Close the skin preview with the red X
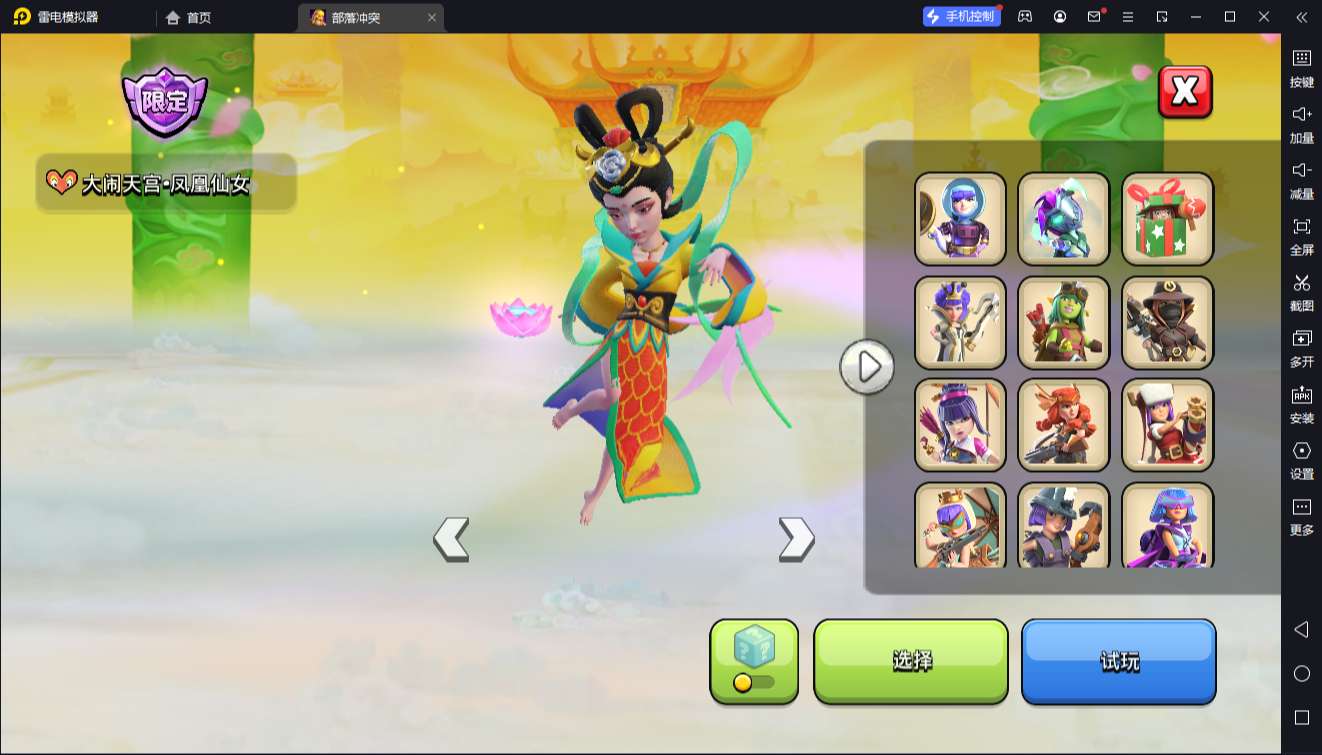This screenshot has height=755, width=1322. click(1184, 92)
